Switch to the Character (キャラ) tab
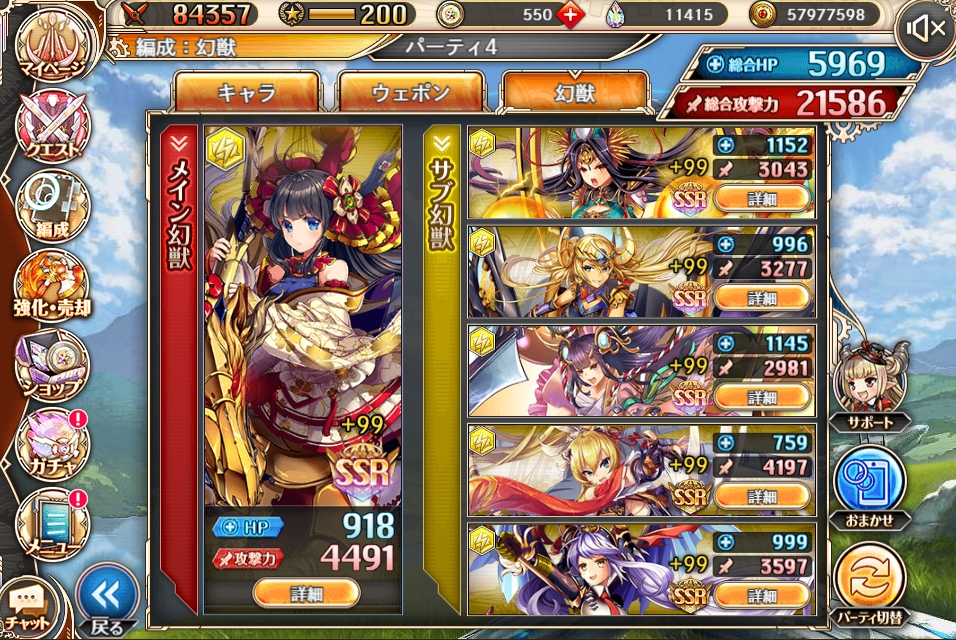The width and height of the screenshot is (956, 640). point(246,94)
